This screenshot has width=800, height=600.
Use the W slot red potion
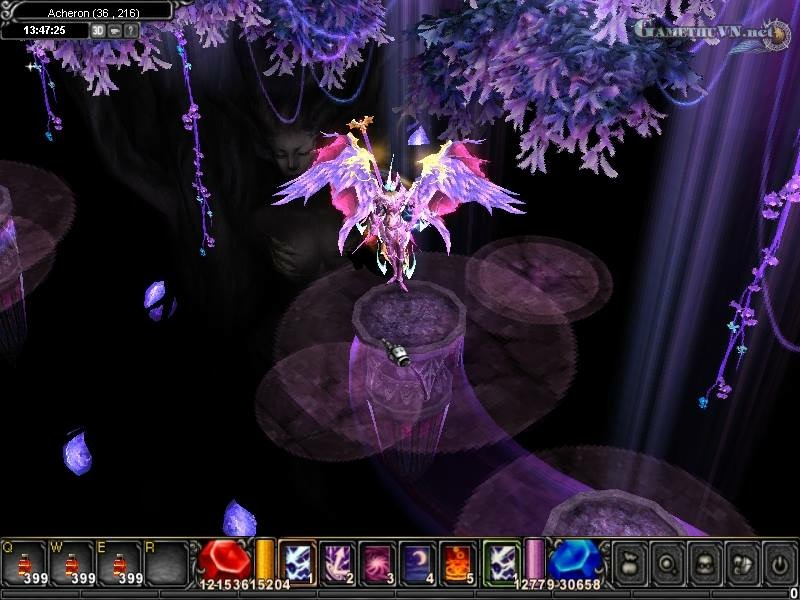73,562
